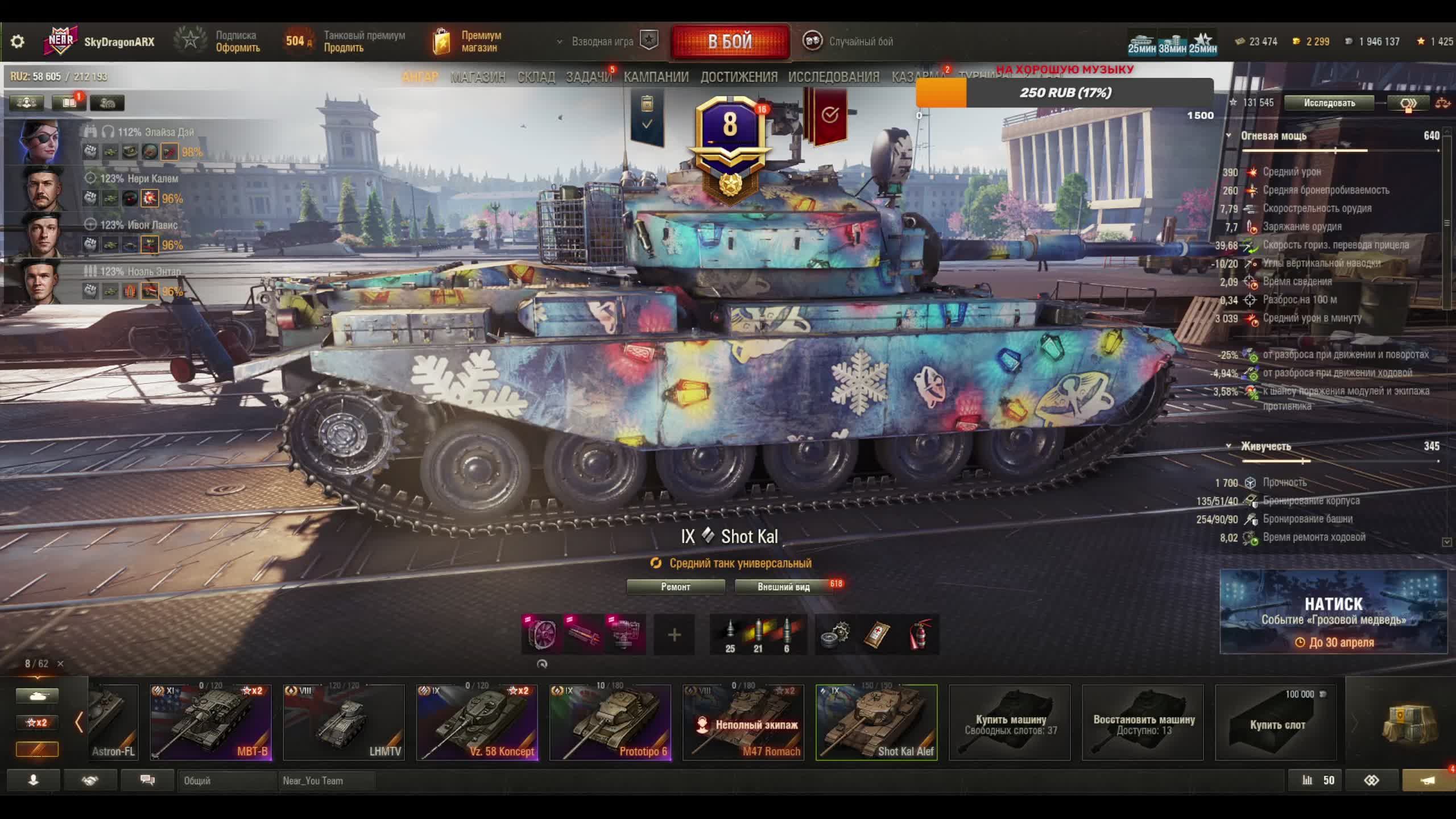Select the Prototipo 6 tank

point(610,722)
